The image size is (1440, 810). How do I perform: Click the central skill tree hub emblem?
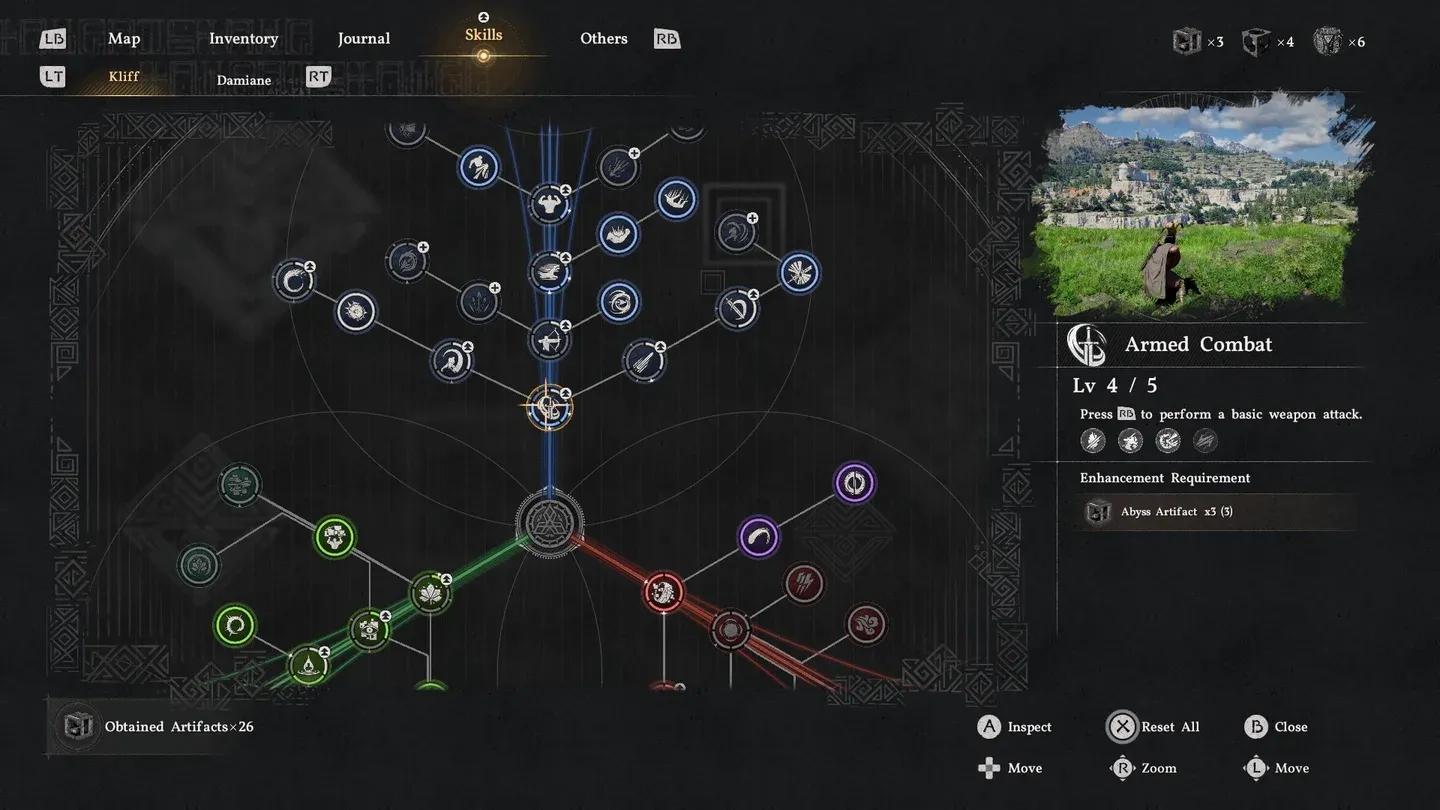click(x=550, y=524)
